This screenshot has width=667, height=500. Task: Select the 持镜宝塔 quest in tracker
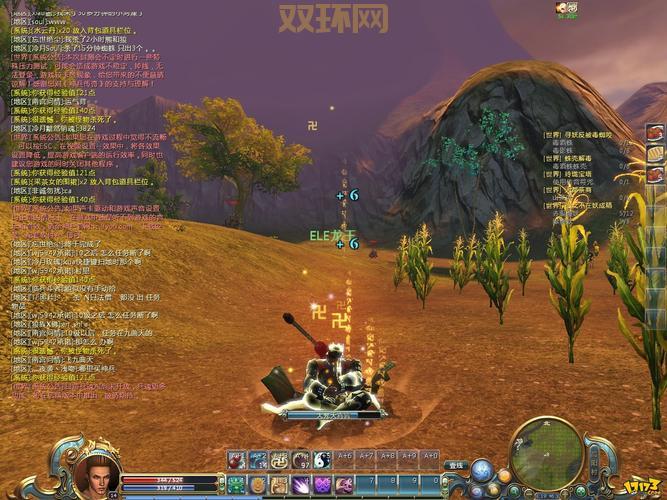[581, 173]
